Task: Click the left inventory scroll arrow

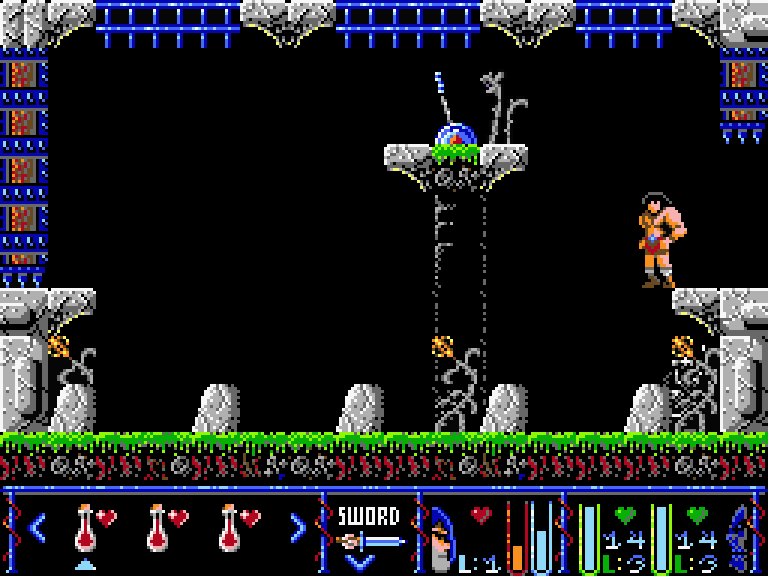Action: pyautogui.click(x=37, y=527)
